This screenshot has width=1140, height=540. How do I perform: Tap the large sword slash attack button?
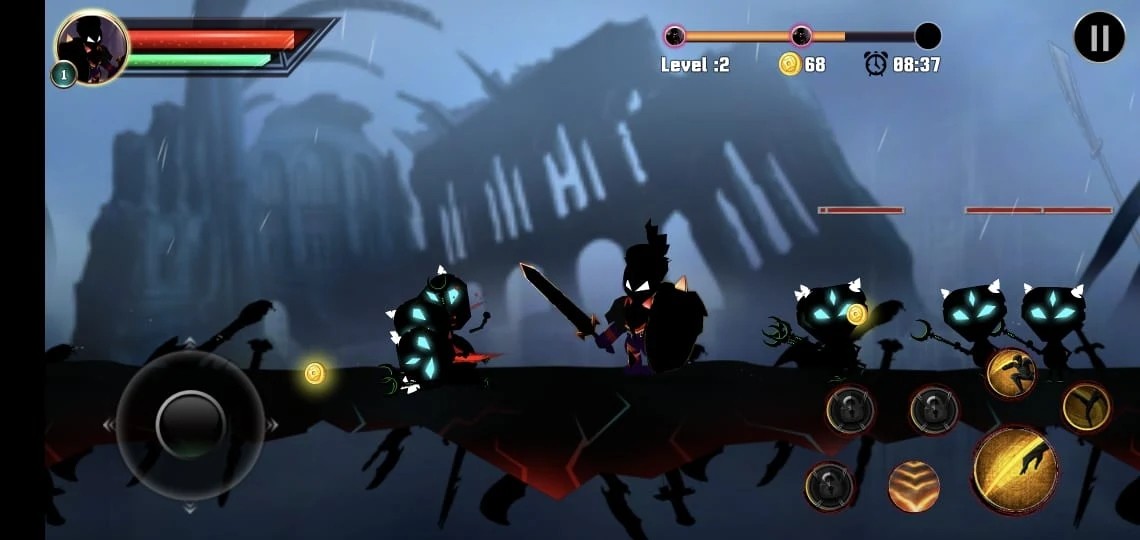(x=1015, y=469)
